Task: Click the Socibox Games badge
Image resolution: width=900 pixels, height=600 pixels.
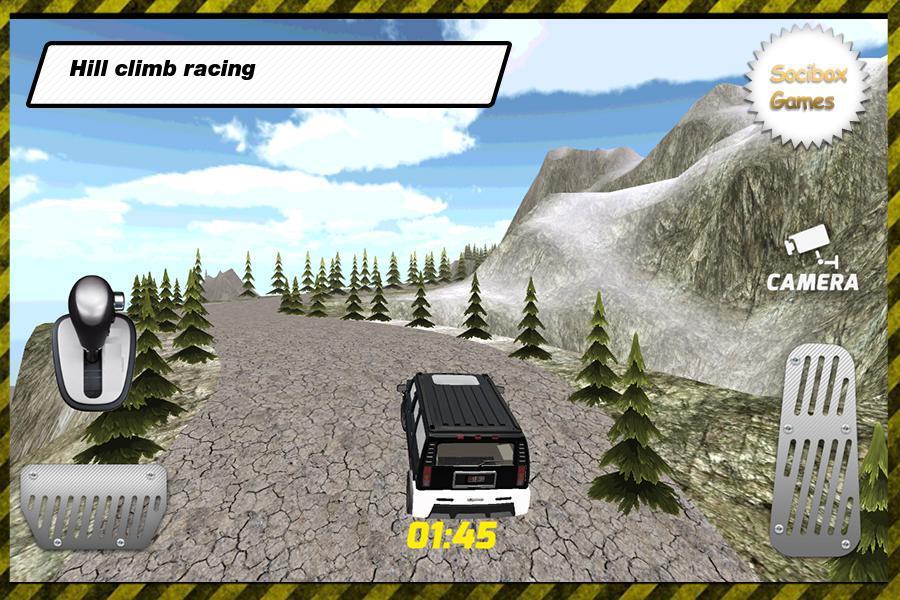Action: [804, 87]
